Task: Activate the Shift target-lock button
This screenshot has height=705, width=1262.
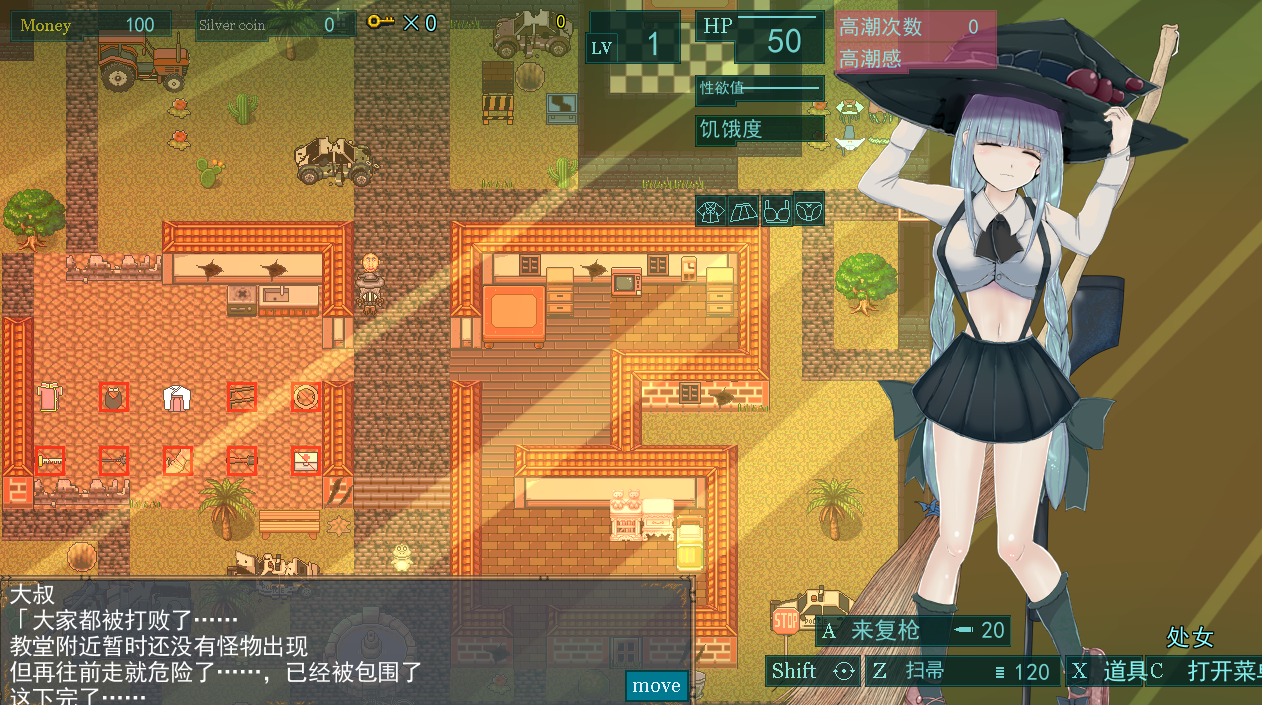Action: (812, 671)
